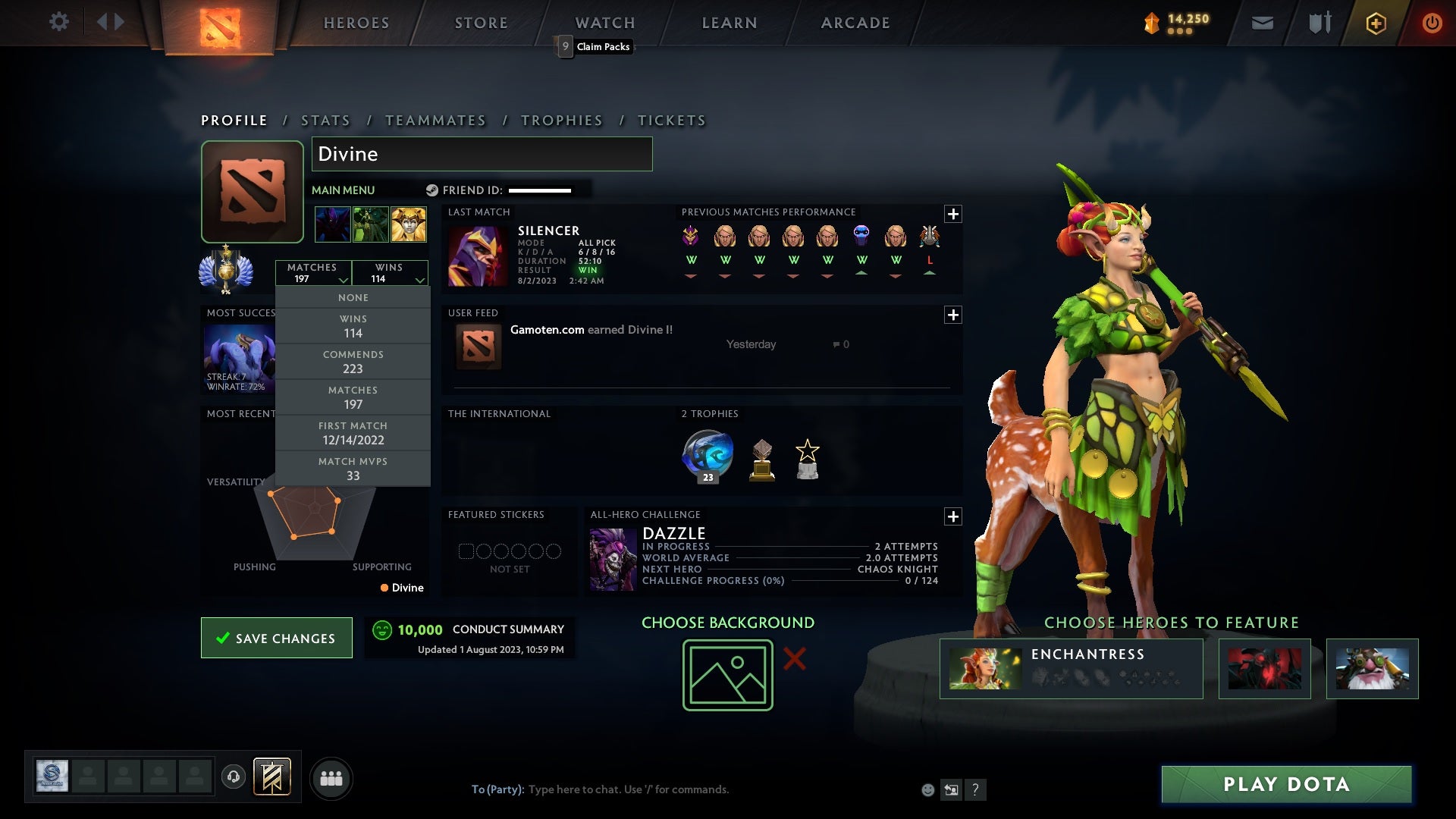The height and width of the screenshot is (819, 1456).
Task: Open party finder three-people icon
Action: click(331, 777)
